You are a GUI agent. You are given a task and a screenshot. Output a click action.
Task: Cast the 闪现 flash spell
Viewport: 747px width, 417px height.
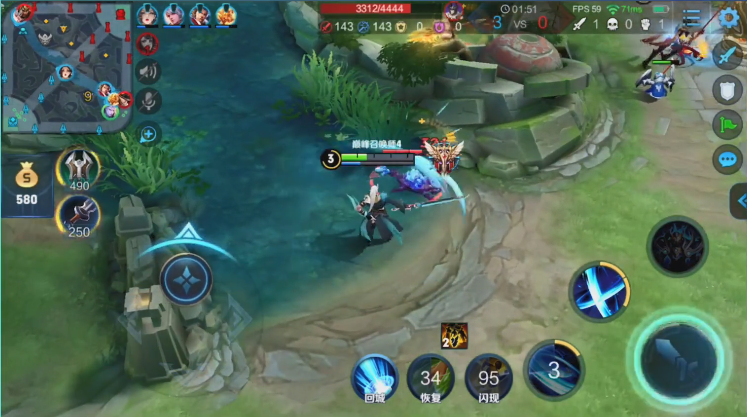pyautogui.click(x=489, y=378)
